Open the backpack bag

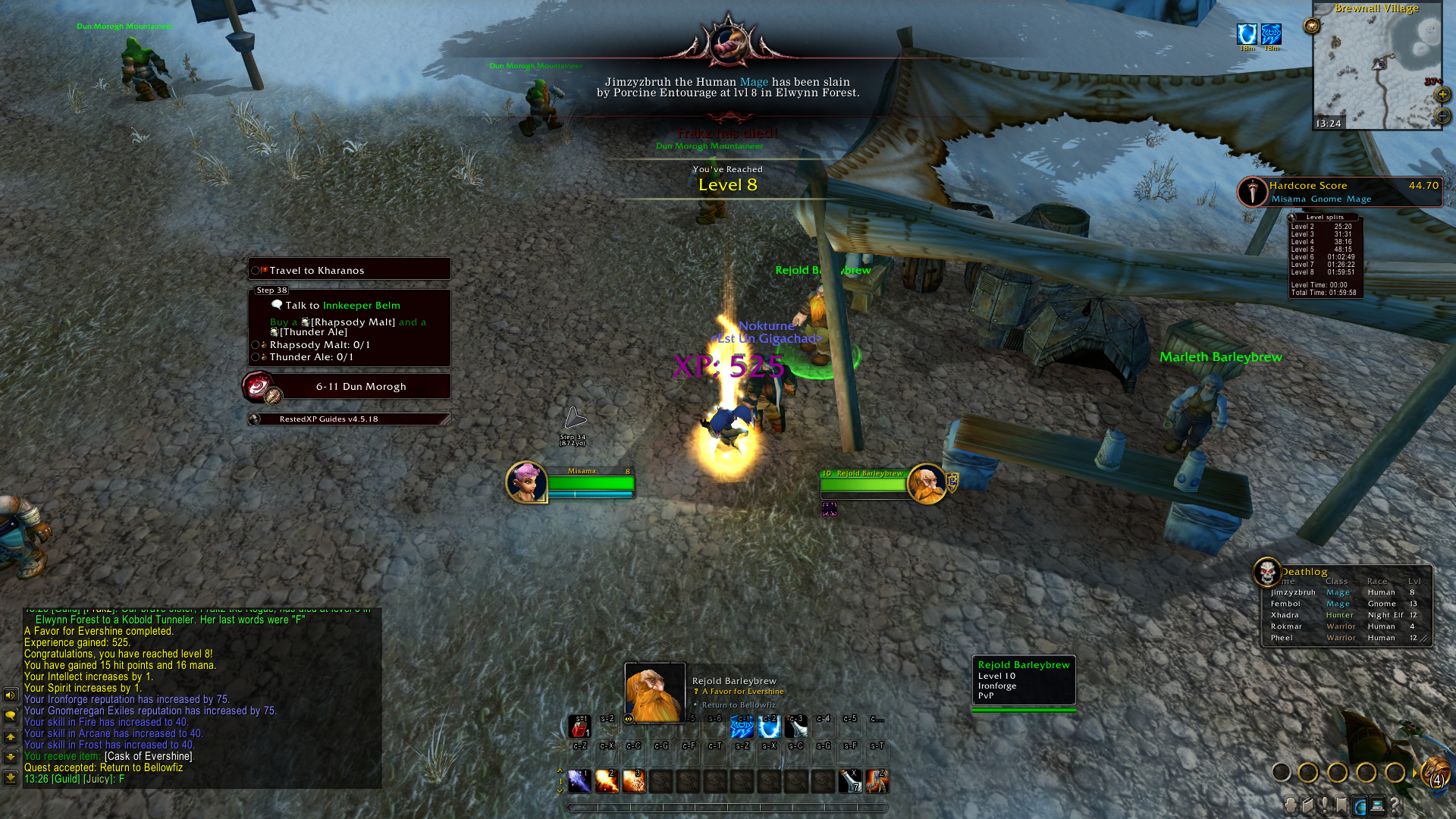click(x=1435, y=773)
